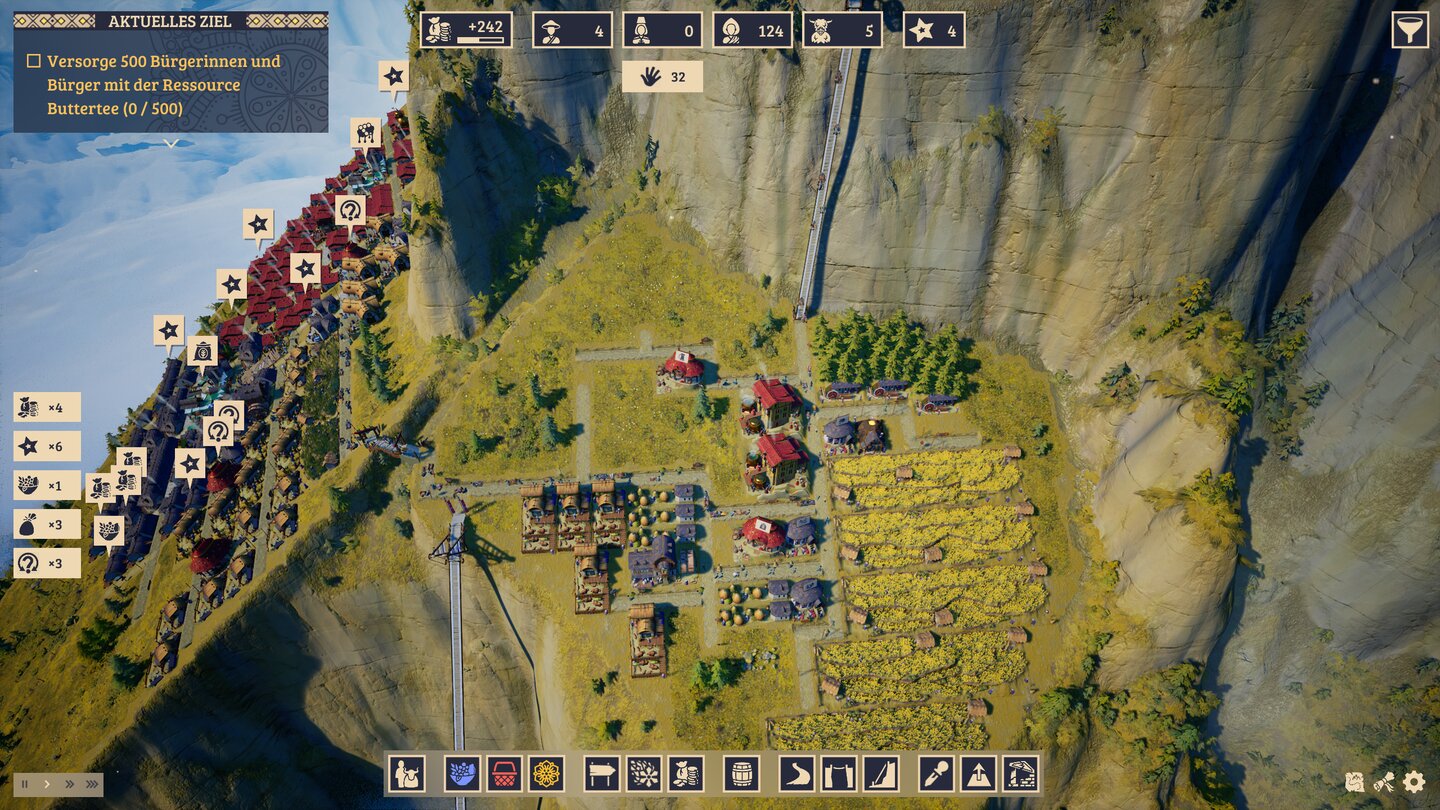
Task: Choose the rope bridge build tool
Action: pyautogui.click(x=839, y=774)
